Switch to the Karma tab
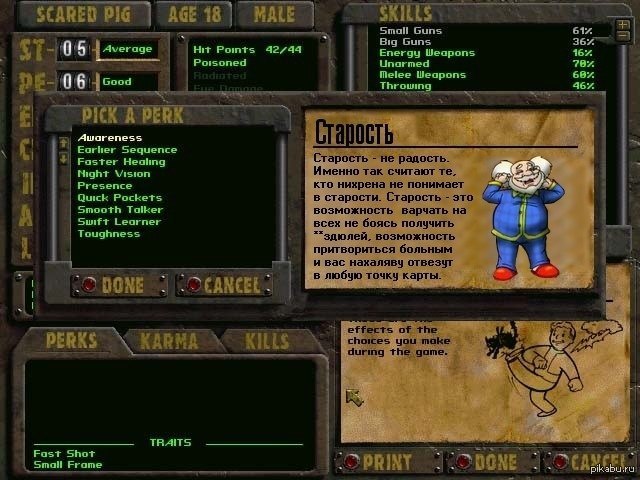The width and height of the screenshot is (640, 480). coord(167,340)
